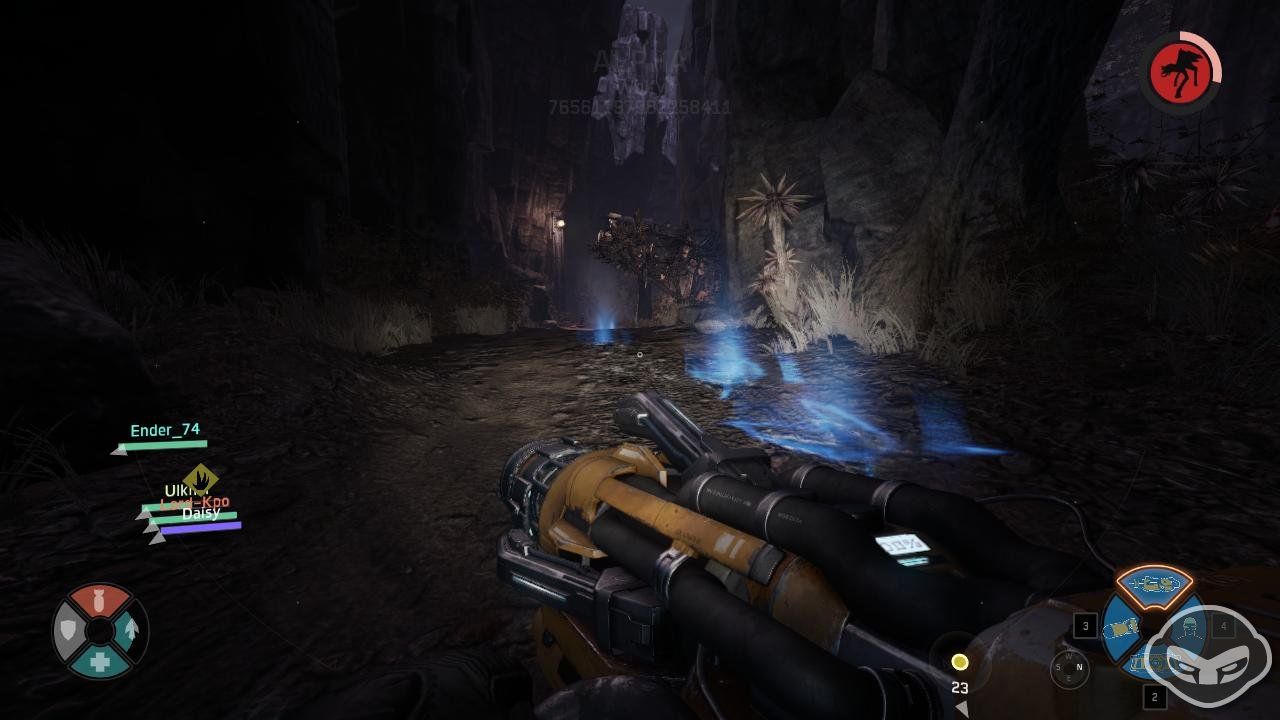Click the red monster silhouette indicator

(x=1178, y=73)
